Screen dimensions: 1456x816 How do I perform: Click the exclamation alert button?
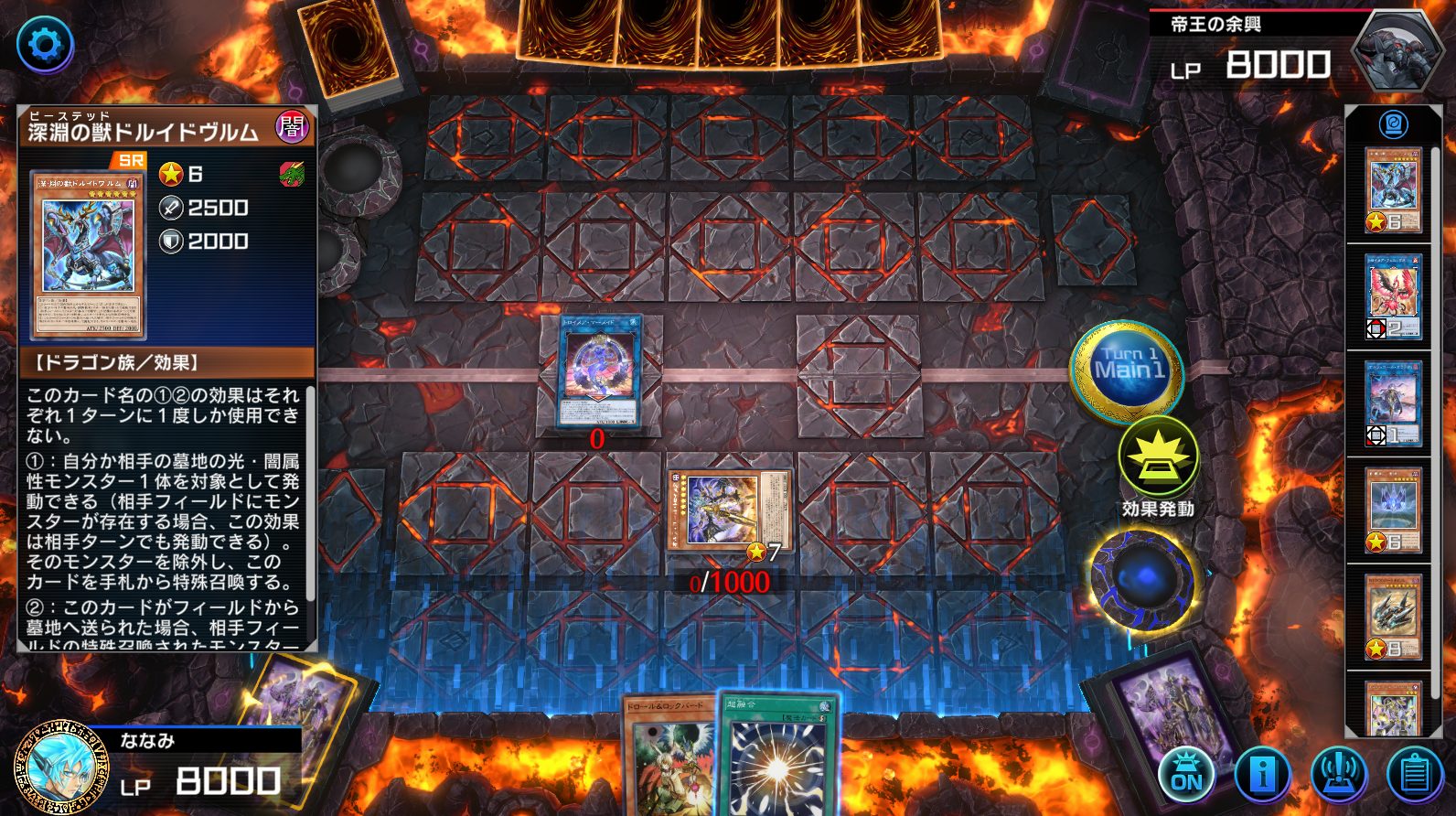[x=1339, y=774]
